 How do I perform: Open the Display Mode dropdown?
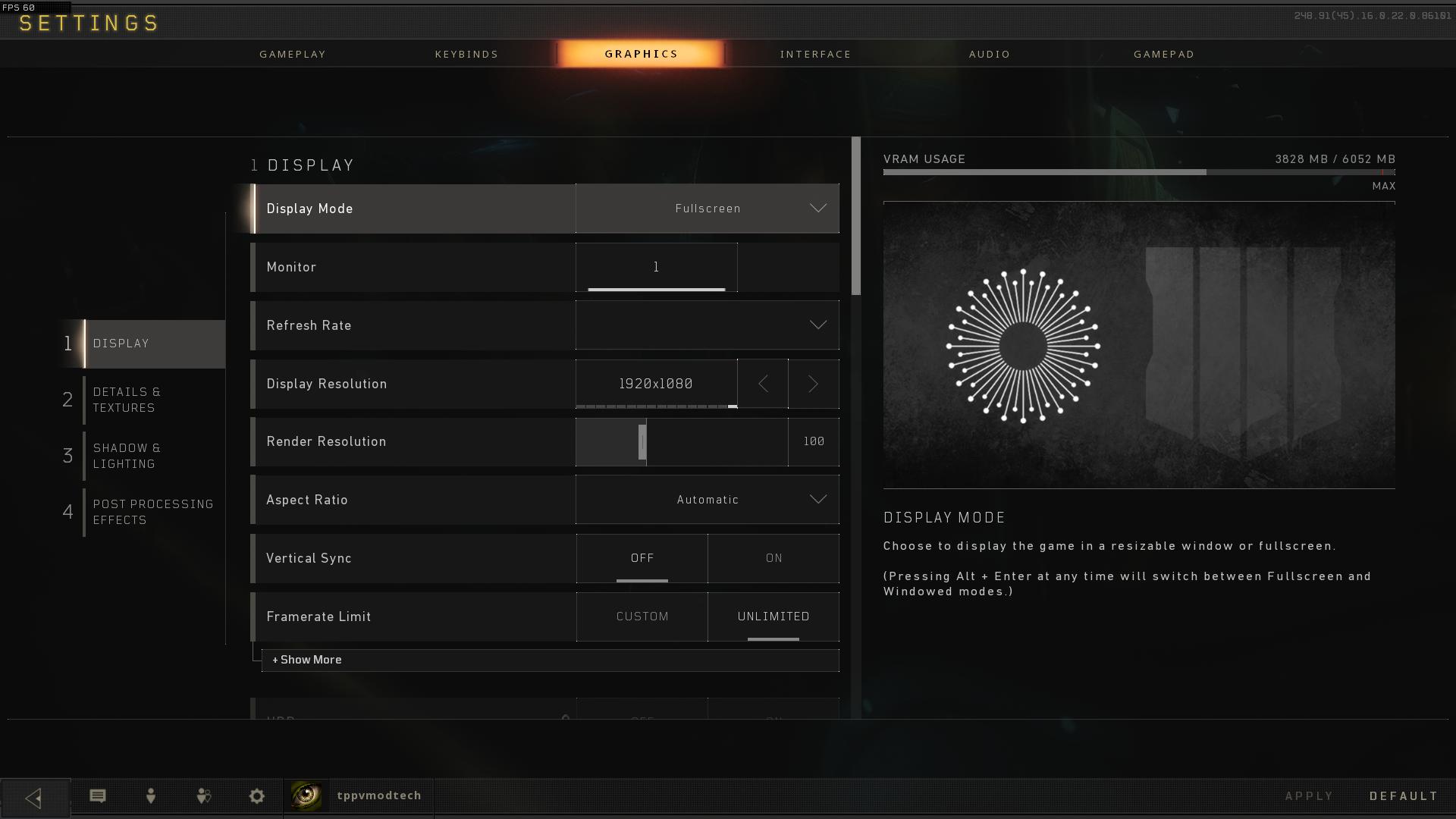707,209
